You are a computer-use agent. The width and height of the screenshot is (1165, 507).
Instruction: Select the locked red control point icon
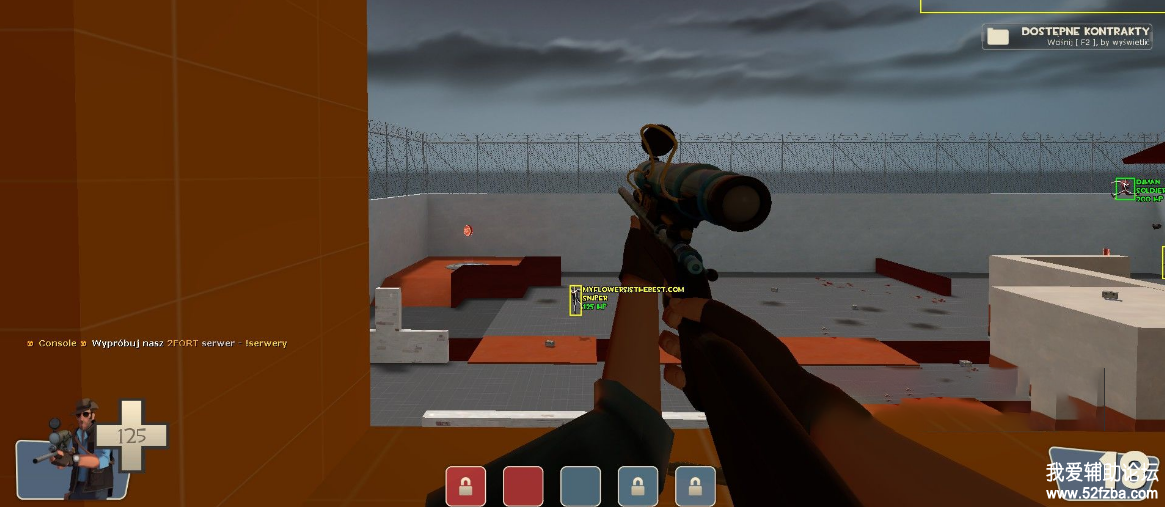465,486
